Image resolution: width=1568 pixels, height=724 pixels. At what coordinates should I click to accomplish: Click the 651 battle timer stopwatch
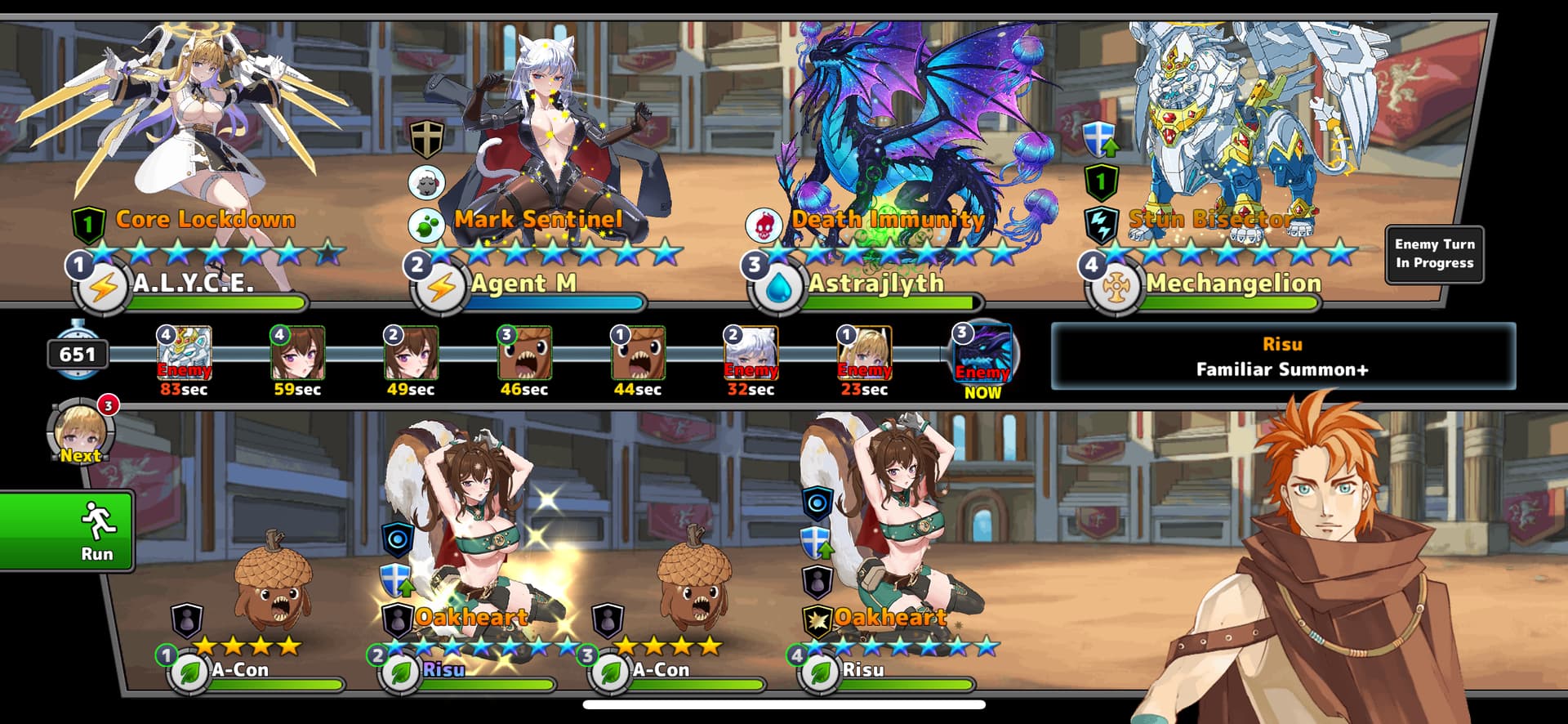[x=78, y=352]
